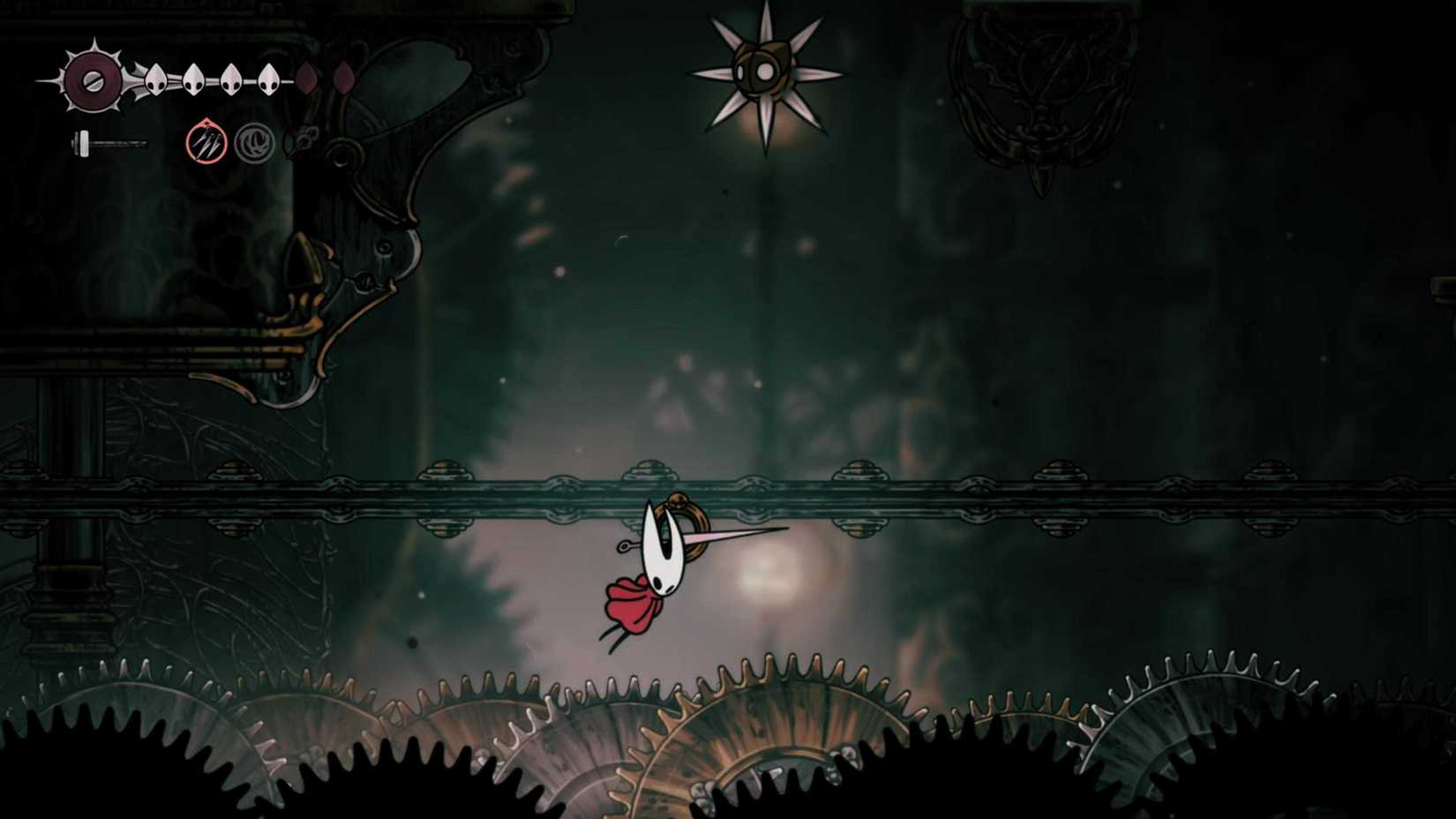Screen dimensions: 1456x819
Task: Click the needle handle on the silk meter
Action: [83, 141]
